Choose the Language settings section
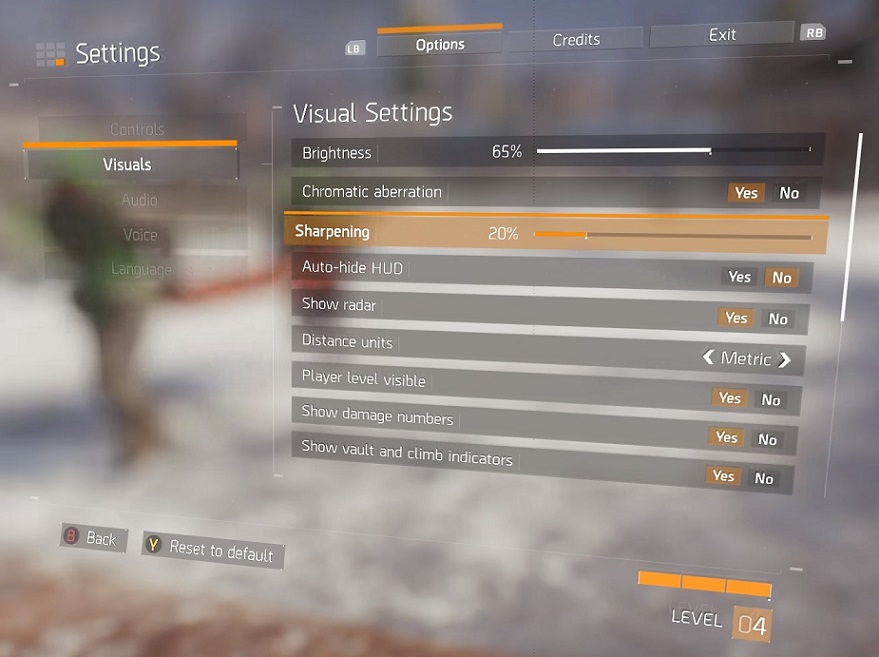Image resolution: width=879 pixels, height=657 pixels. 141,269
